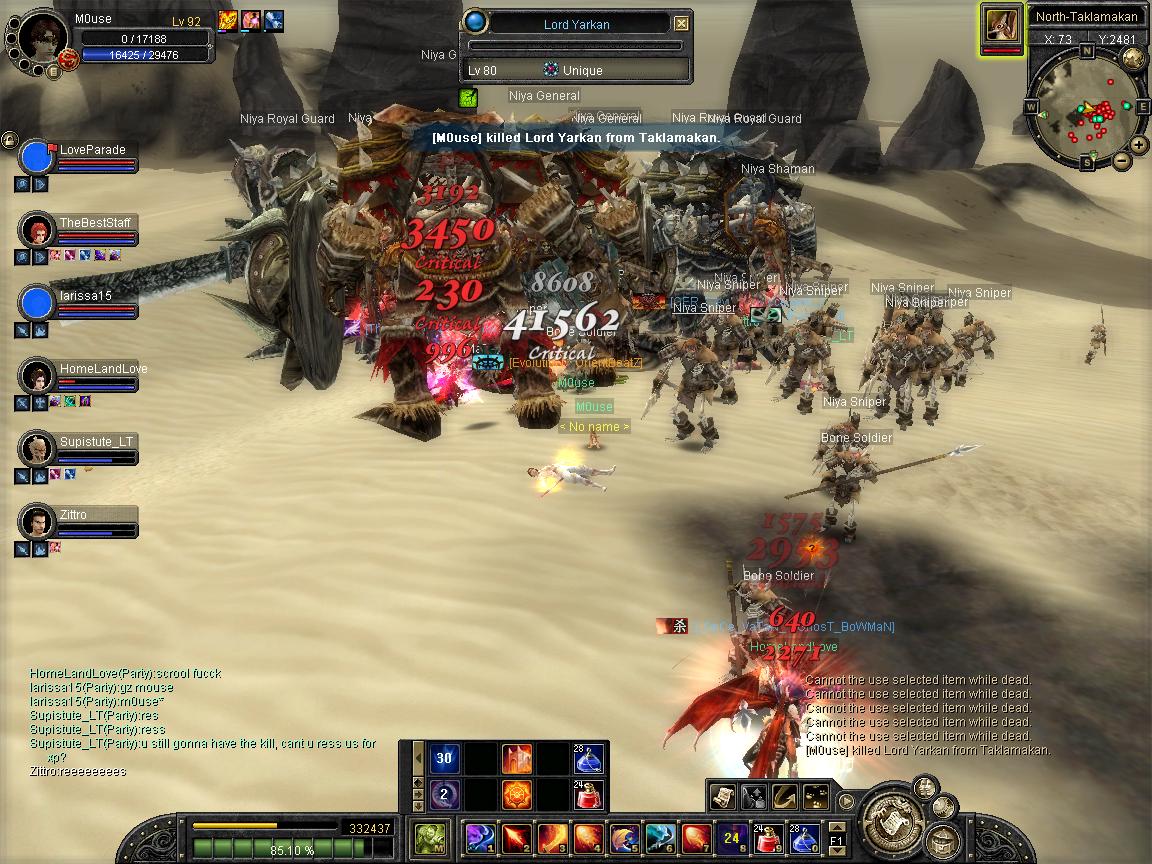Image resolution: width=1152 pixels, height=864 pixels.
Task: Zoom out on the minimap
Action: point(1121,159)
